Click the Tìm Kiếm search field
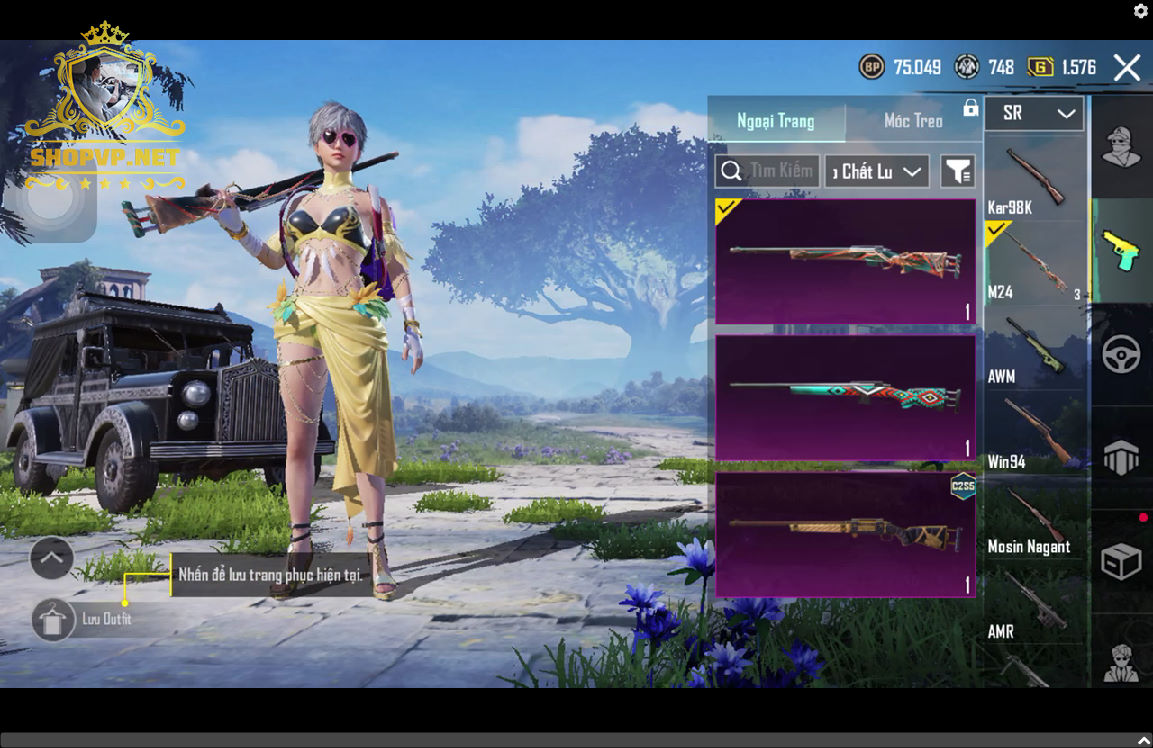 768,171
